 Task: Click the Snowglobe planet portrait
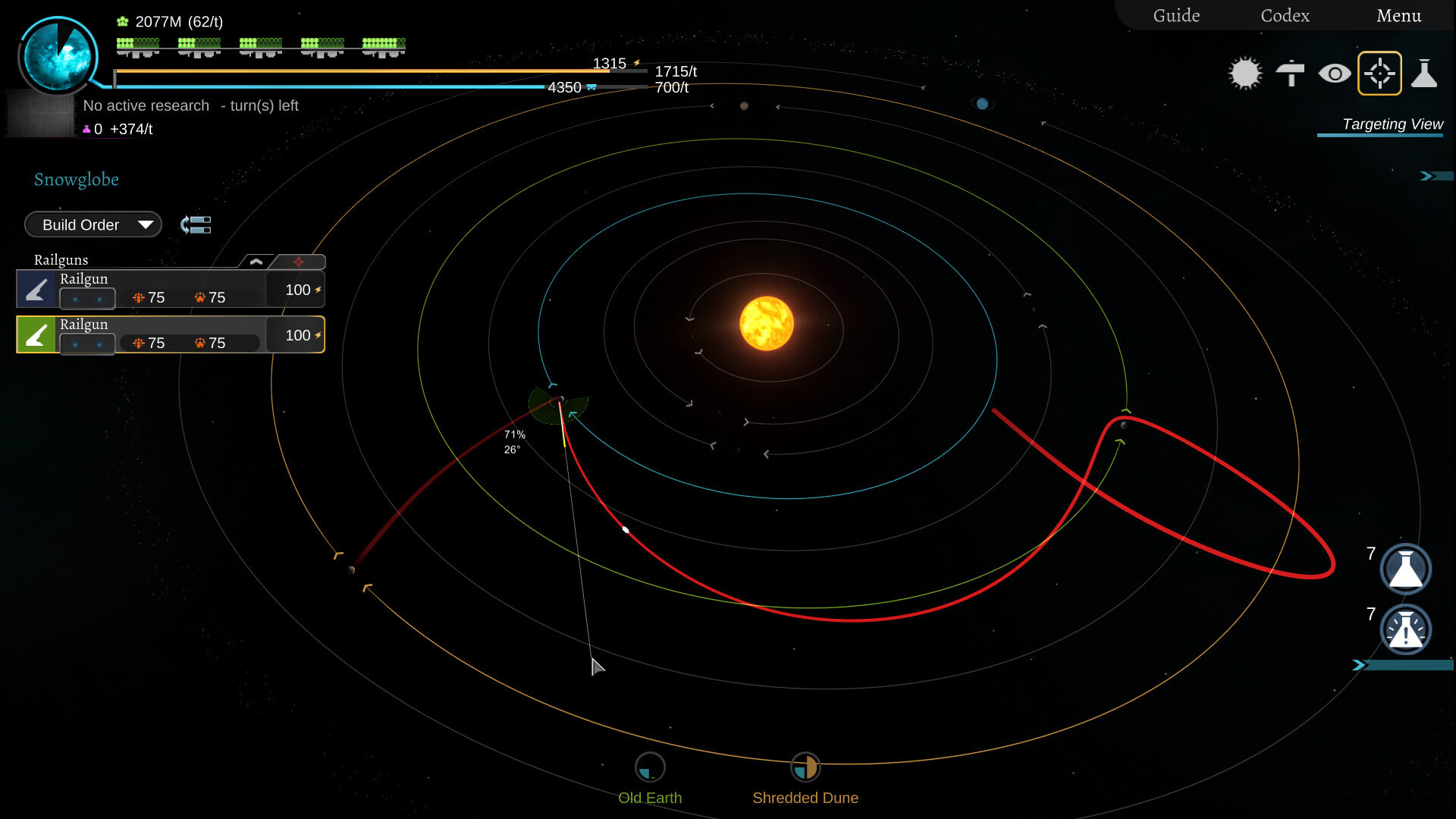58,55
